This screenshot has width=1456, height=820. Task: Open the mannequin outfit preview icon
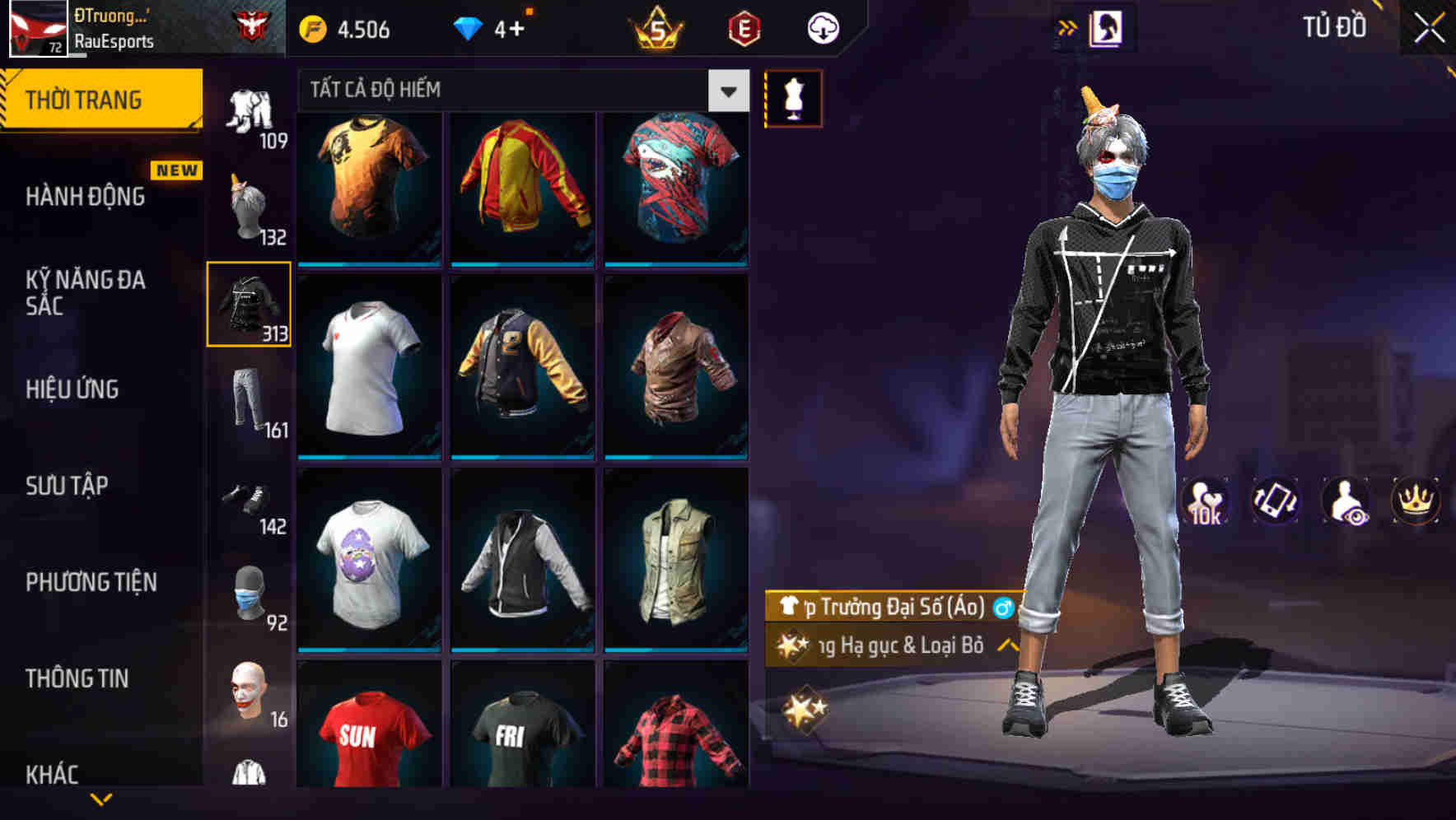click(x=793, y=97)
